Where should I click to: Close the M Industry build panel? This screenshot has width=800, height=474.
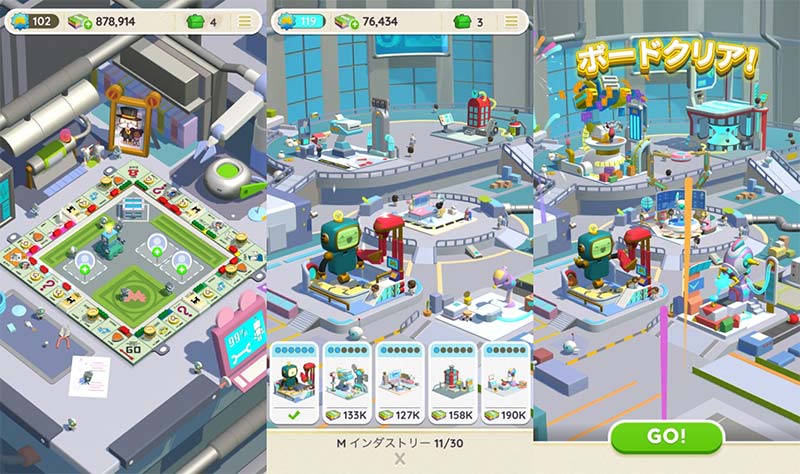400,459
